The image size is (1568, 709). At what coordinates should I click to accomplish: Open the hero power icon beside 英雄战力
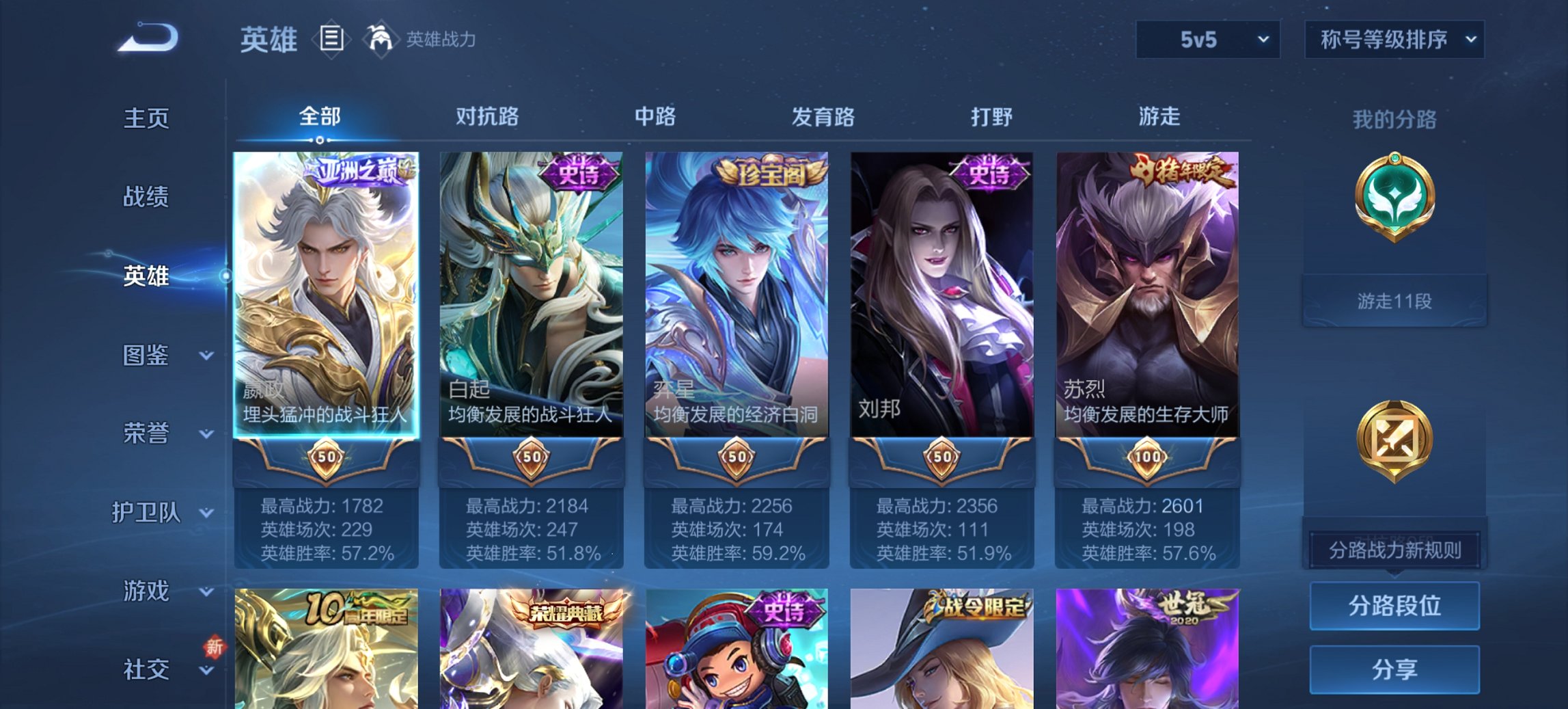(382, 40)
